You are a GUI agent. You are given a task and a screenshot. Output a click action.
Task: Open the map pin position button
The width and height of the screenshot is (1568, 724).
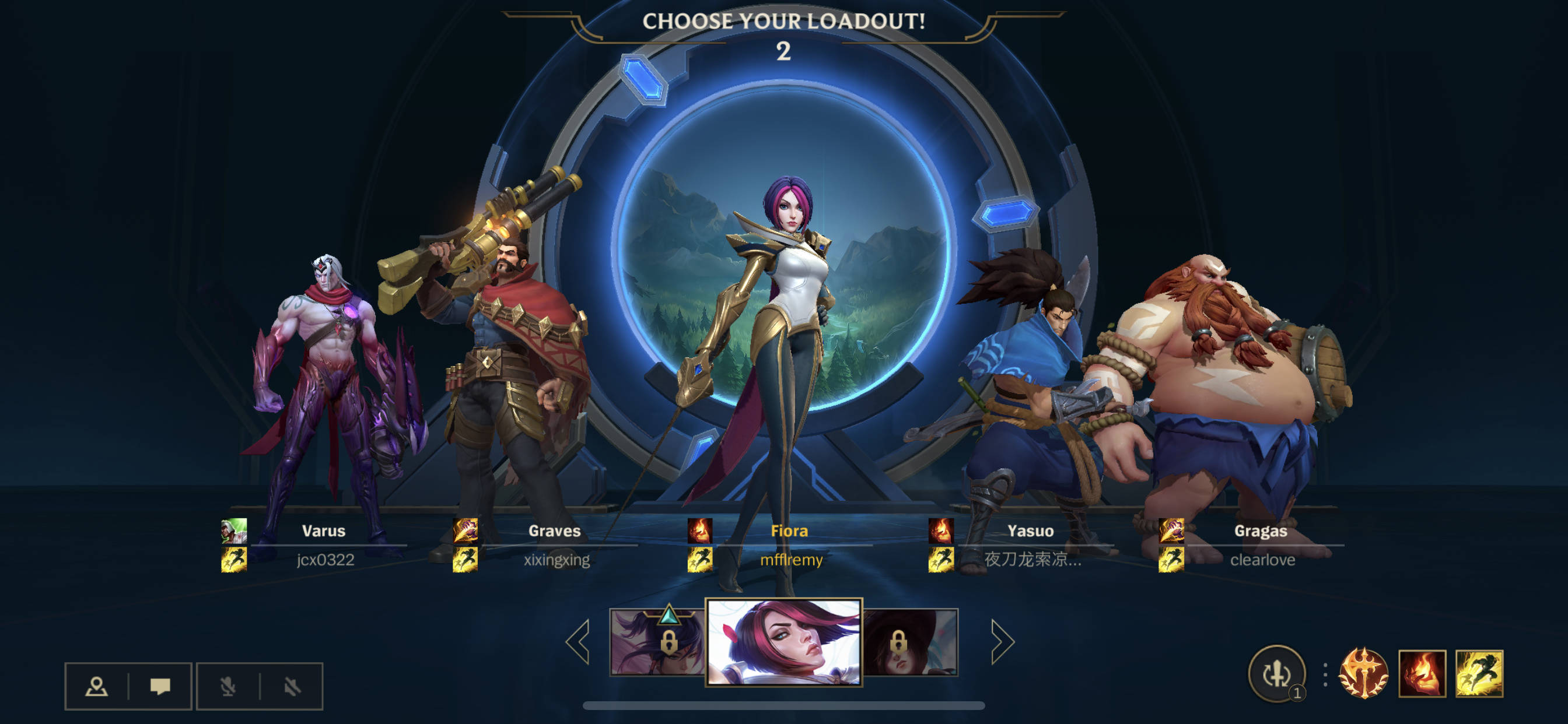[x=96, y=686]
